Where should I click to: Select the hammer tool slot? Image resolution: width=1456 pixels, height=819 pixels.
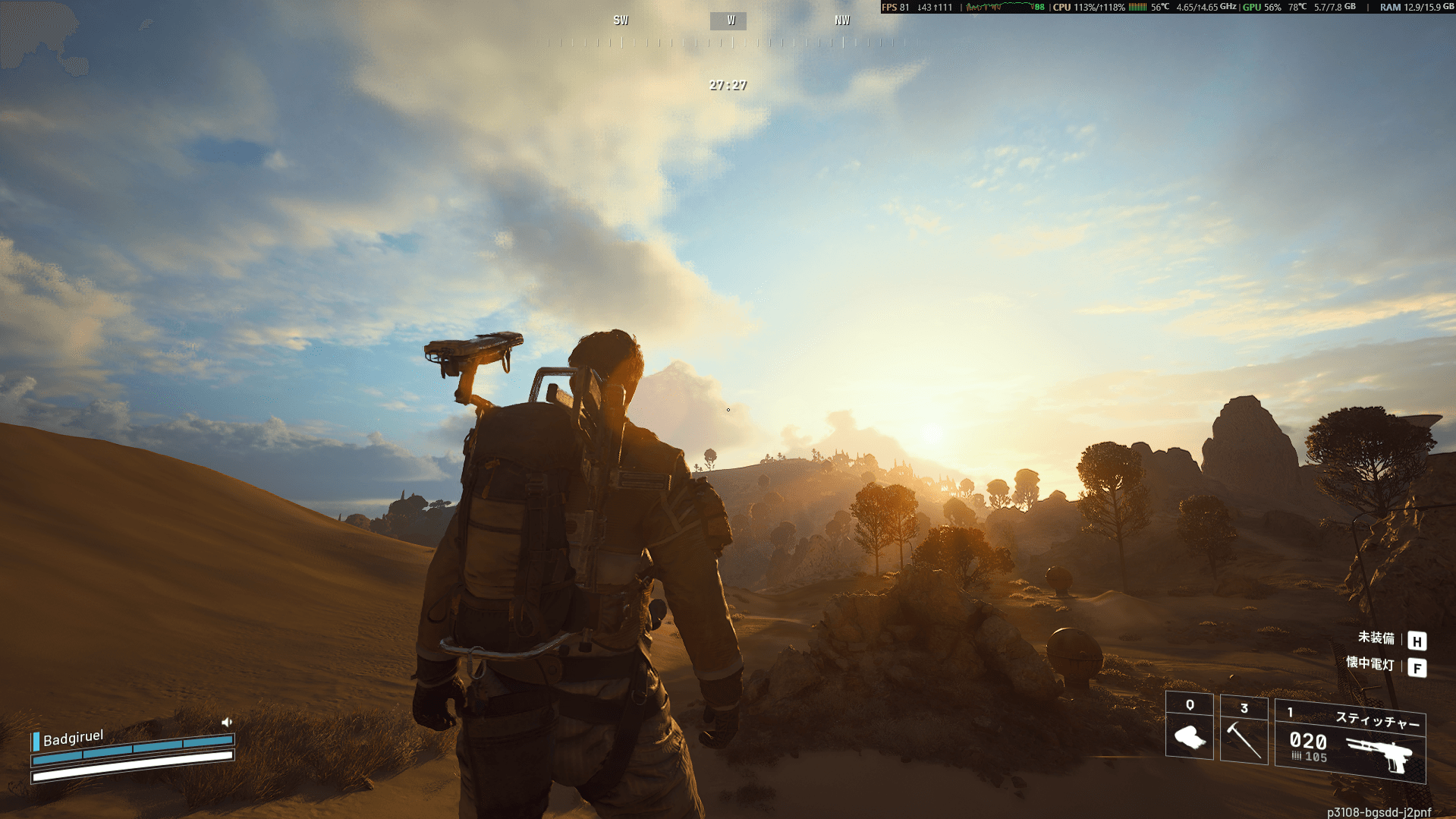click(x=1244, y=732)
